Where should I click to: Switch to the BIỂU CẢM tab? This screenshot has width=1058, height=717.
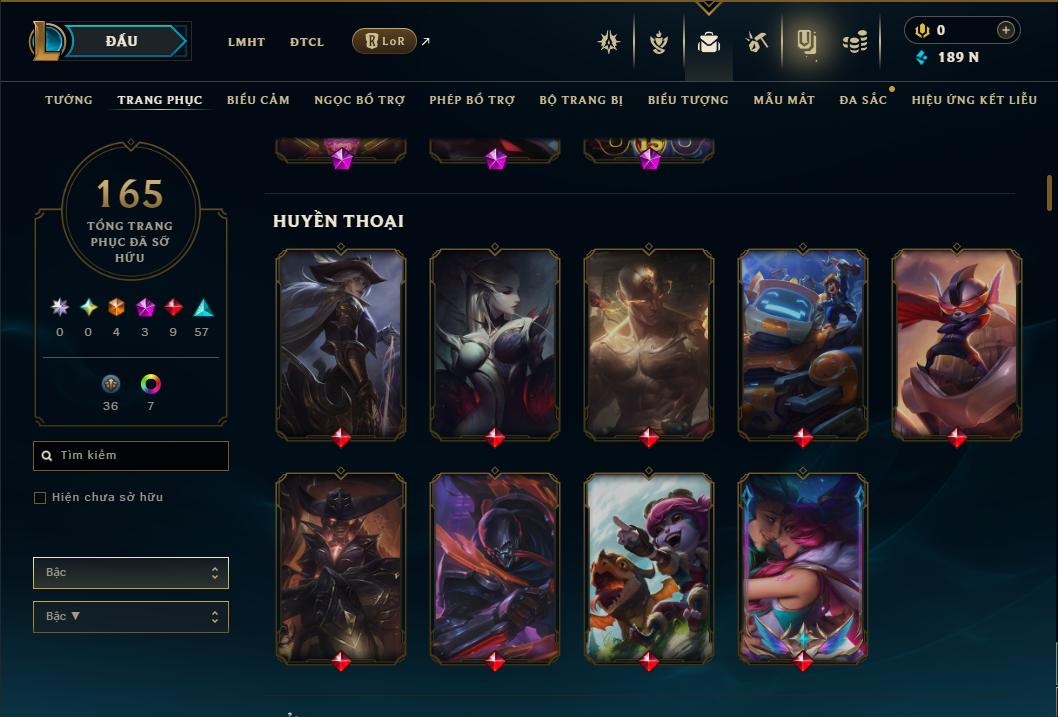(x=258, y=100)
